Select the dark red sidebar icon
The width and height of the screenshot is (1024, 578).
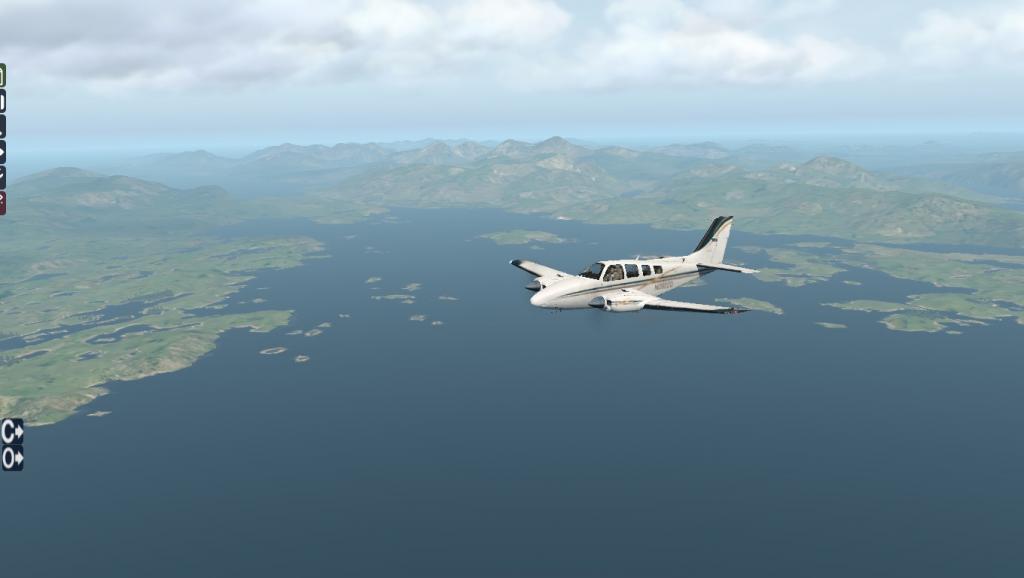tap(2, 203)
